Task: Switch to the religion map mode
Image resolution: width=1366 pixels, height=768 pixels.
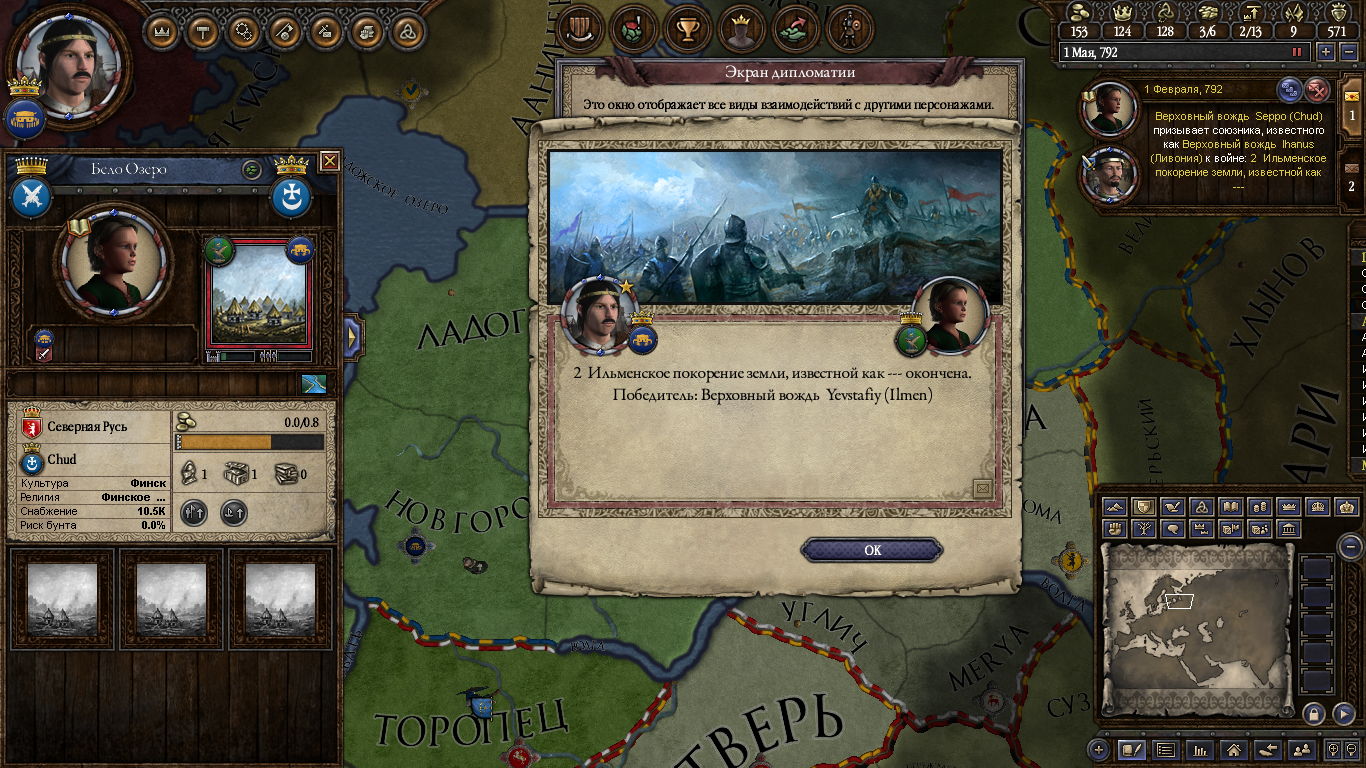Action: click(x=1203, y=507)
